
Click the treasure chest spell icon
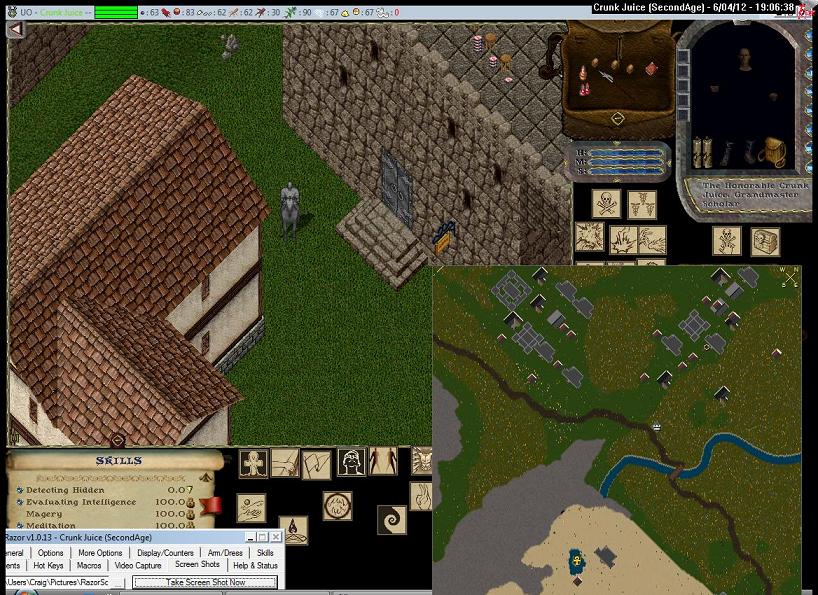(x=766, y=241)
